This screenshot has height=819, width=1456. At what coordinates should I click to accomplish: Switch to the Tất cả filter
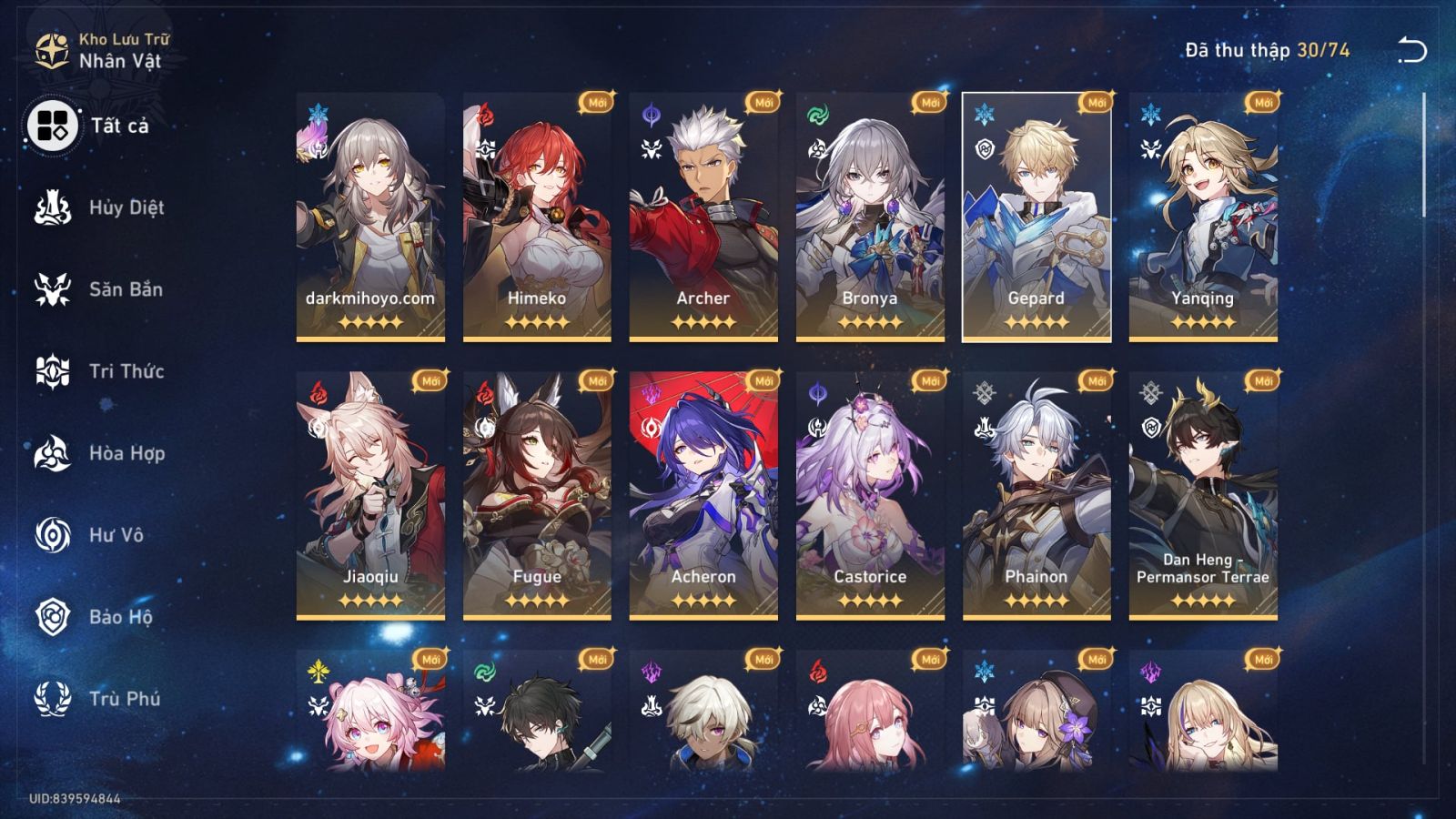tap(53, 126)
